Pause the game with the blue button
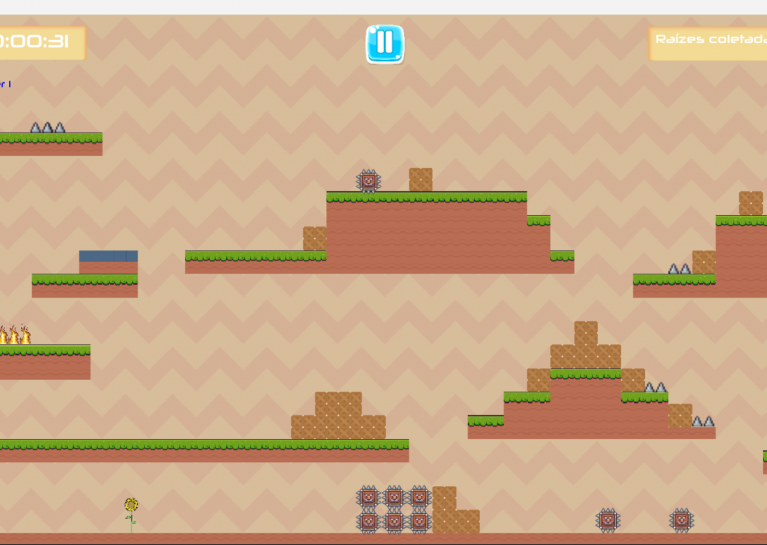767x545 pixels. (384, 44)
